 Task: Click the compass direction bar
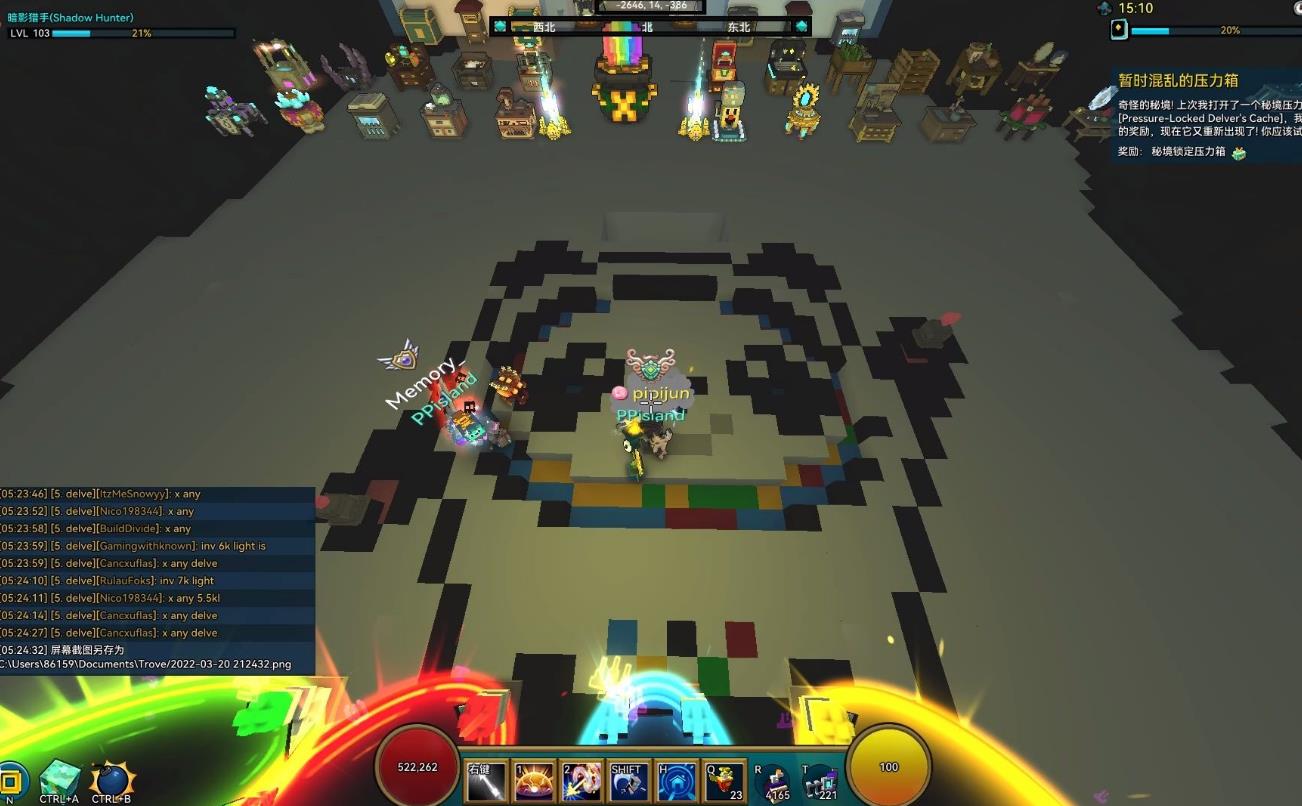[650, 27]
